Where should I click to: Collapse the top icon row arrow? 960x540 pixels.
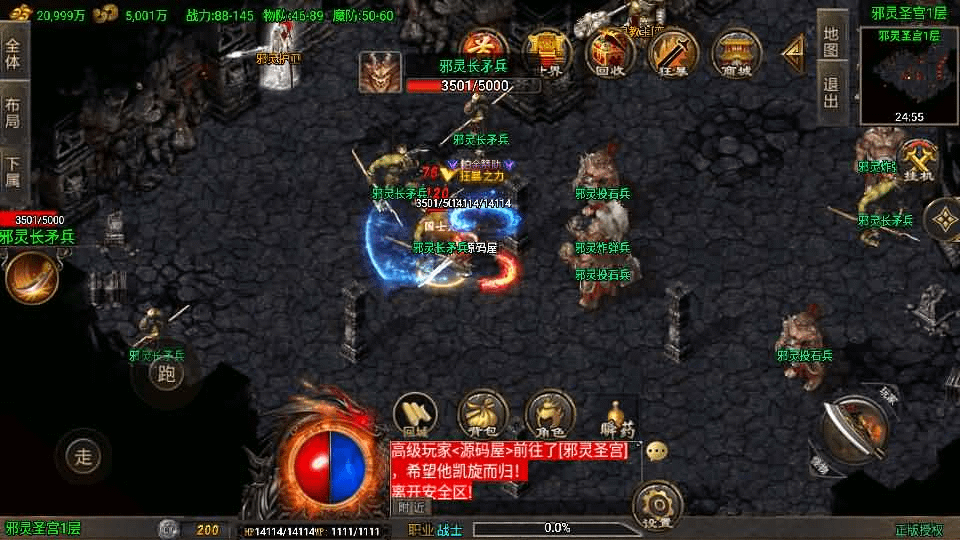tap(793, 49)
